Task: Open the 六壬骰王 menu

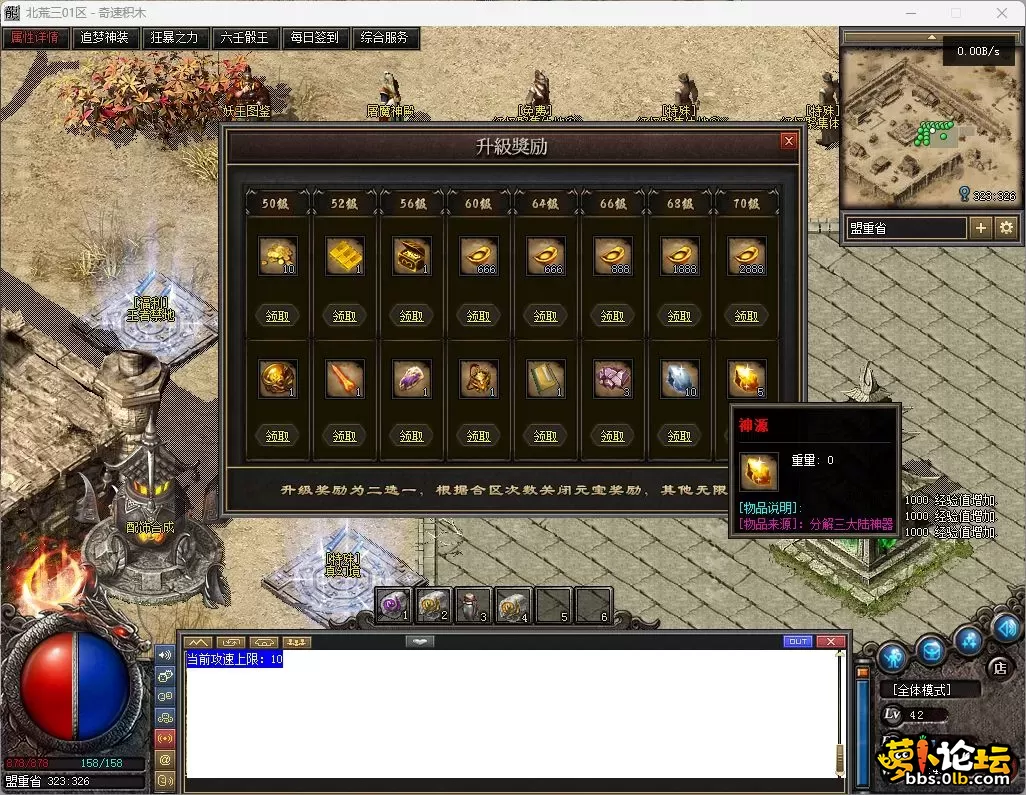Action: coord(245,38)
